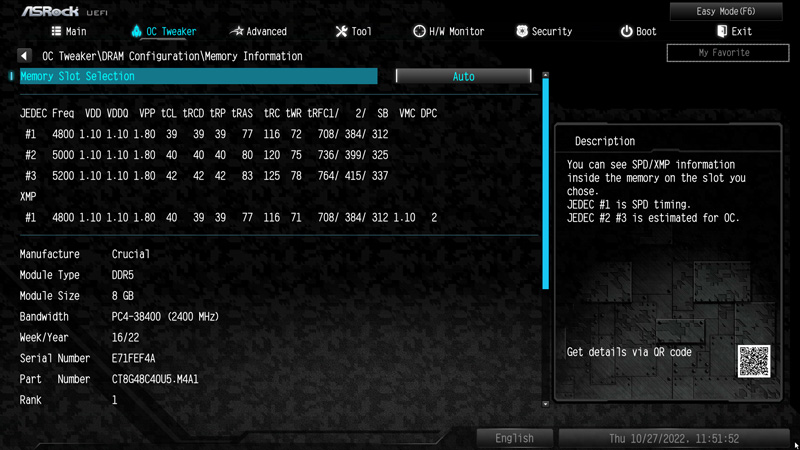Screen dimensions: 800x450
Task: Click the QR code for details
Action: pos(754,360)
